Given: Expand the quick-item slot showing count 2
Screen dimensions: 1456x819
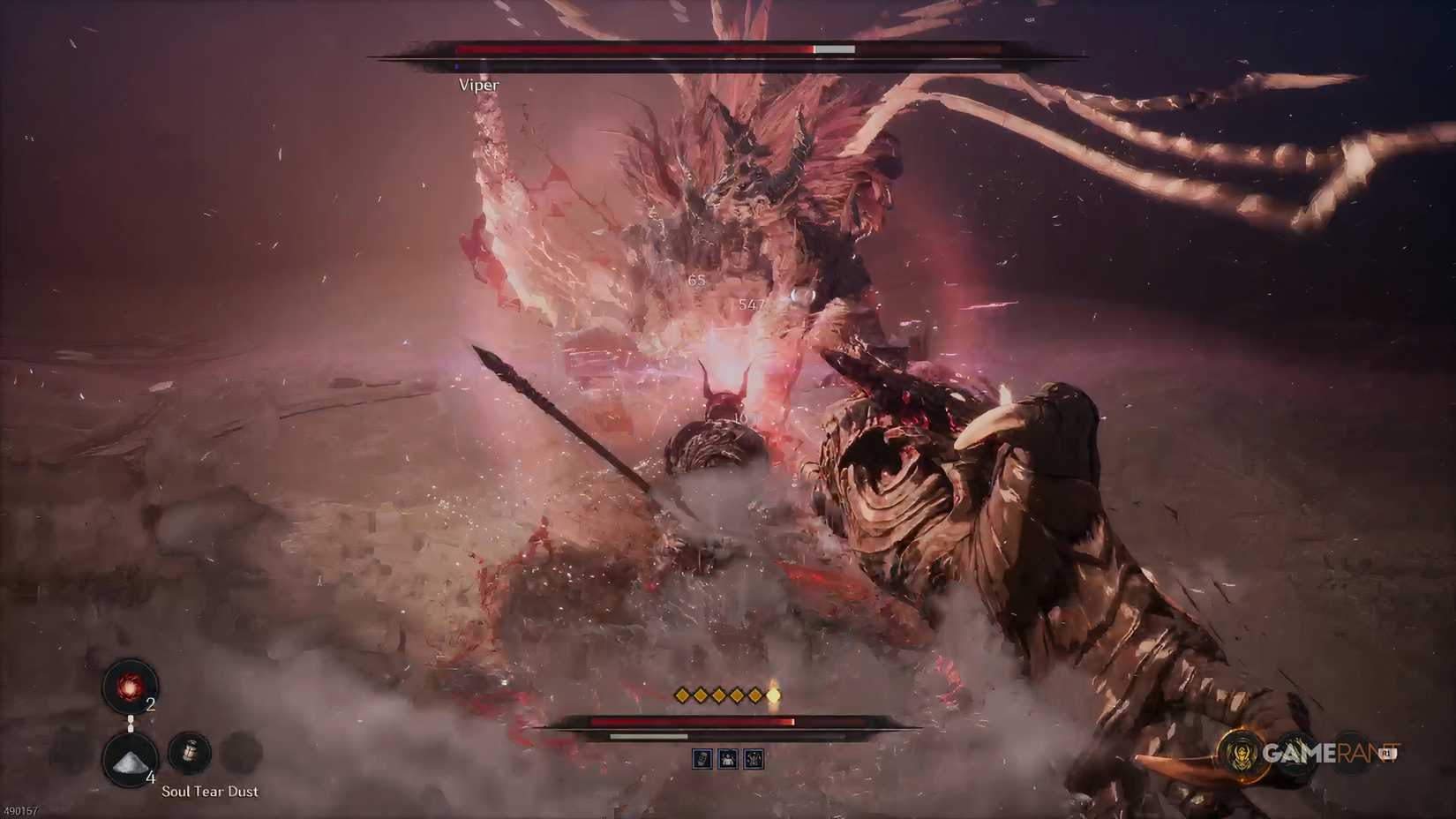Looking at the screenshot, I should coord(131,686).
